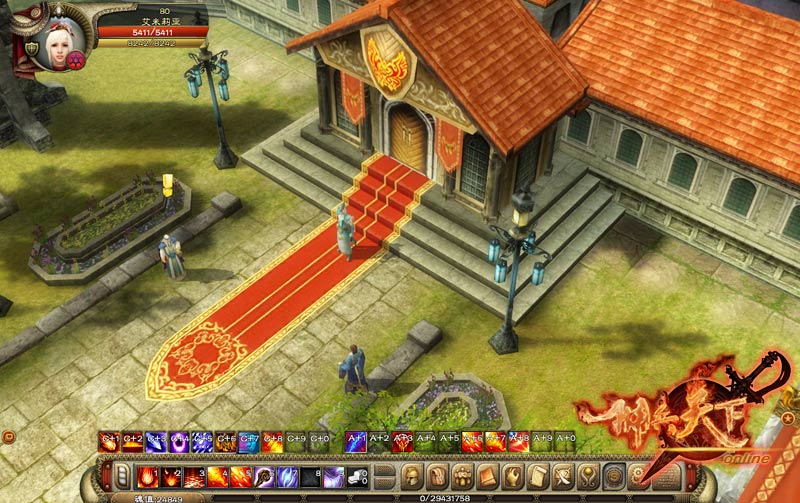Activate the A+8 shortcut skill
The height and width of the screenshot is (503, 800).
point(519,439)
